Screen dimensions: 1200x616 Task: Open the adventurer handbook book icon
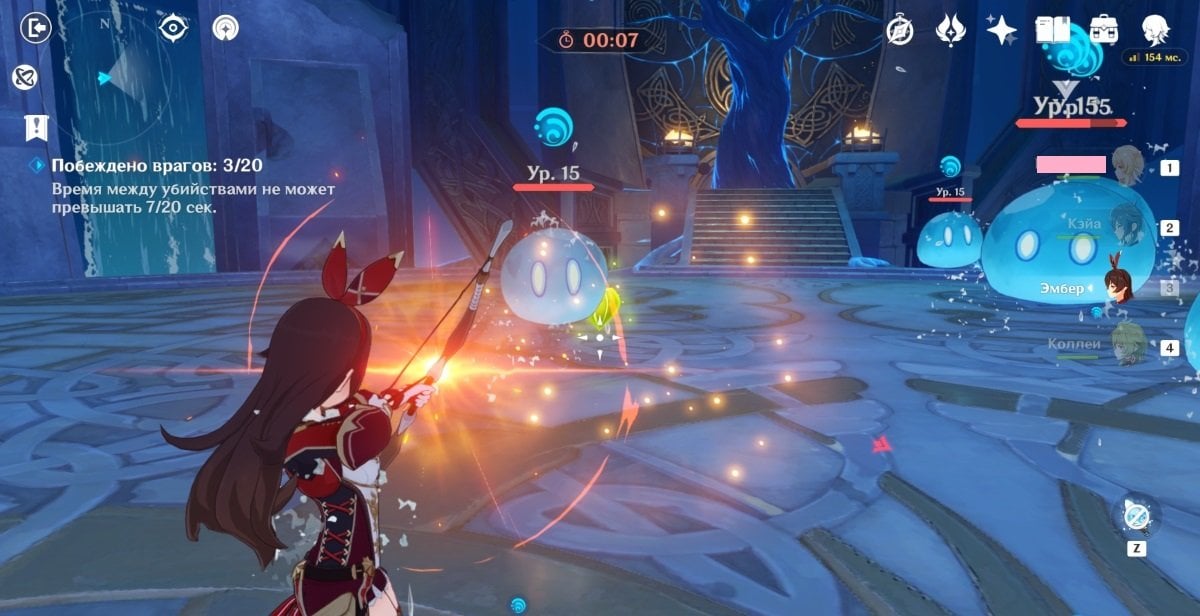(x=1052, y=29)
